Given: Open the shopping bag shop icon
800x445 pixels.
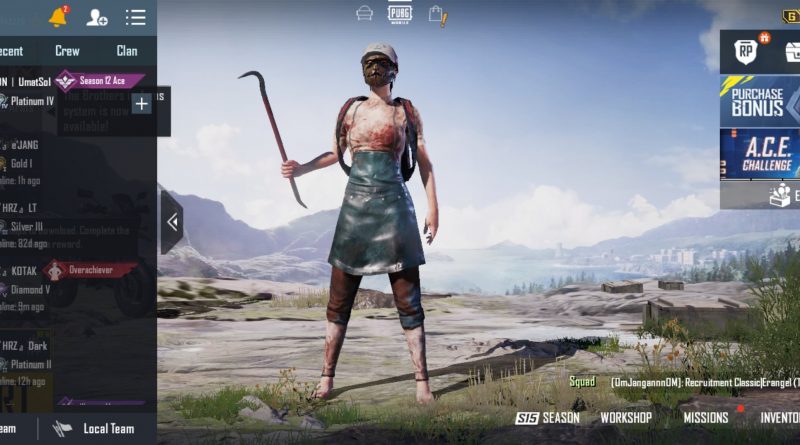Looking at the screenshot, I should coord(437,14).
